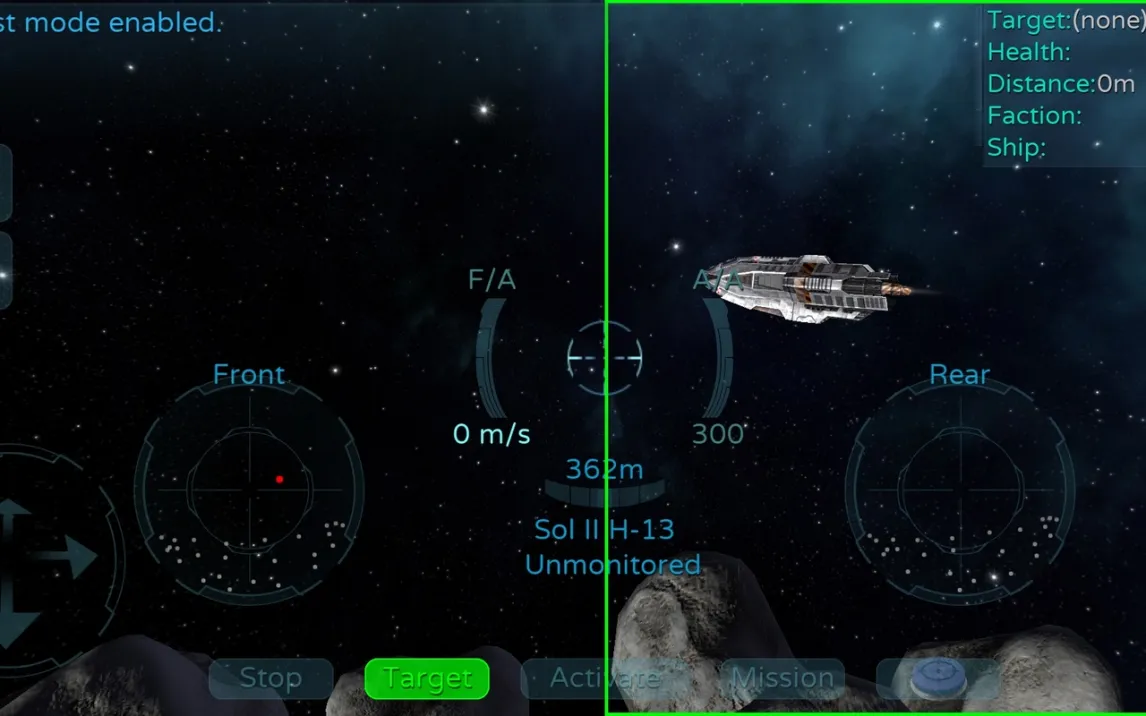This screenshot has height=716, width=1146.
Task: Tap the Stop button
Action: point(270,678)
